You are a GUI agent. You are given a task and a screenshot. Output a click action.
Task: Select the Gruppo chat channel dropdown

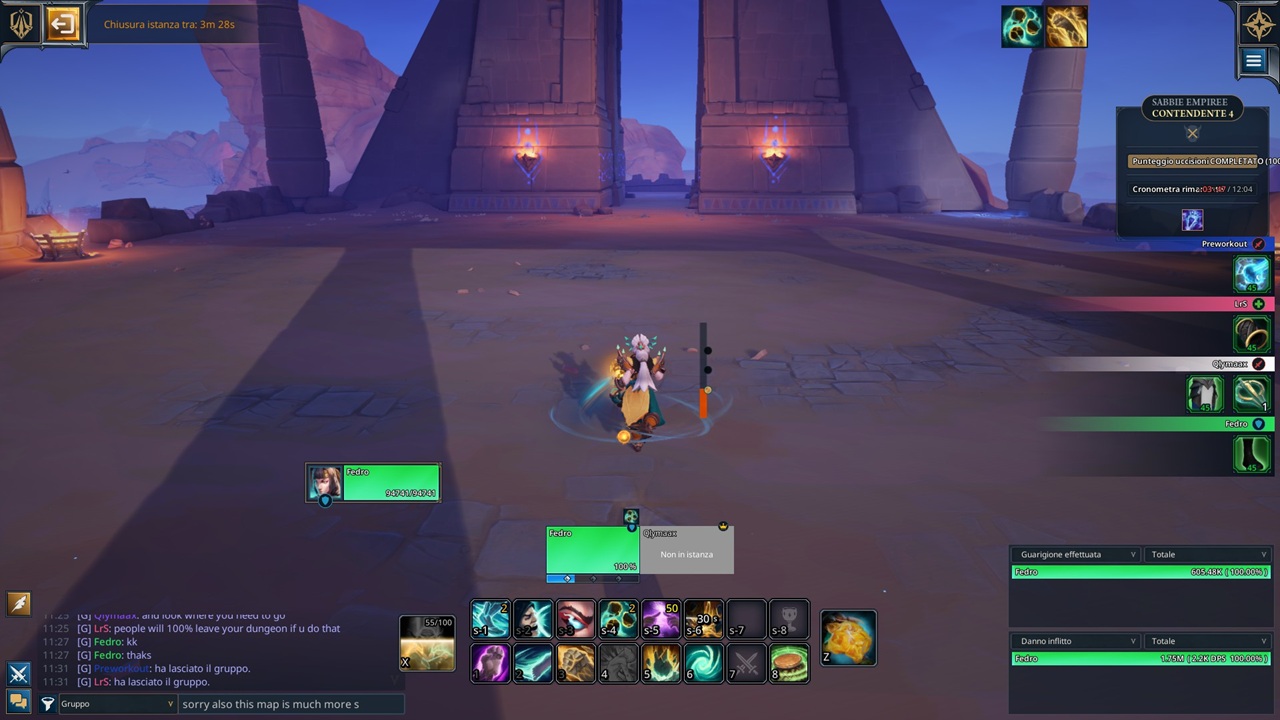point(117,704)
